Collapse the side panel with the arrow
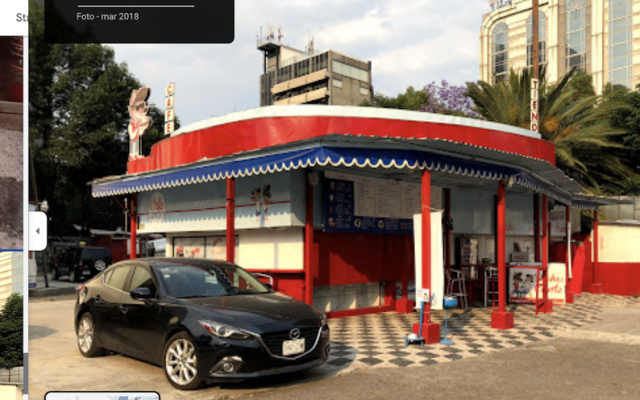640x400 pixels. click(x=38, y=231)
